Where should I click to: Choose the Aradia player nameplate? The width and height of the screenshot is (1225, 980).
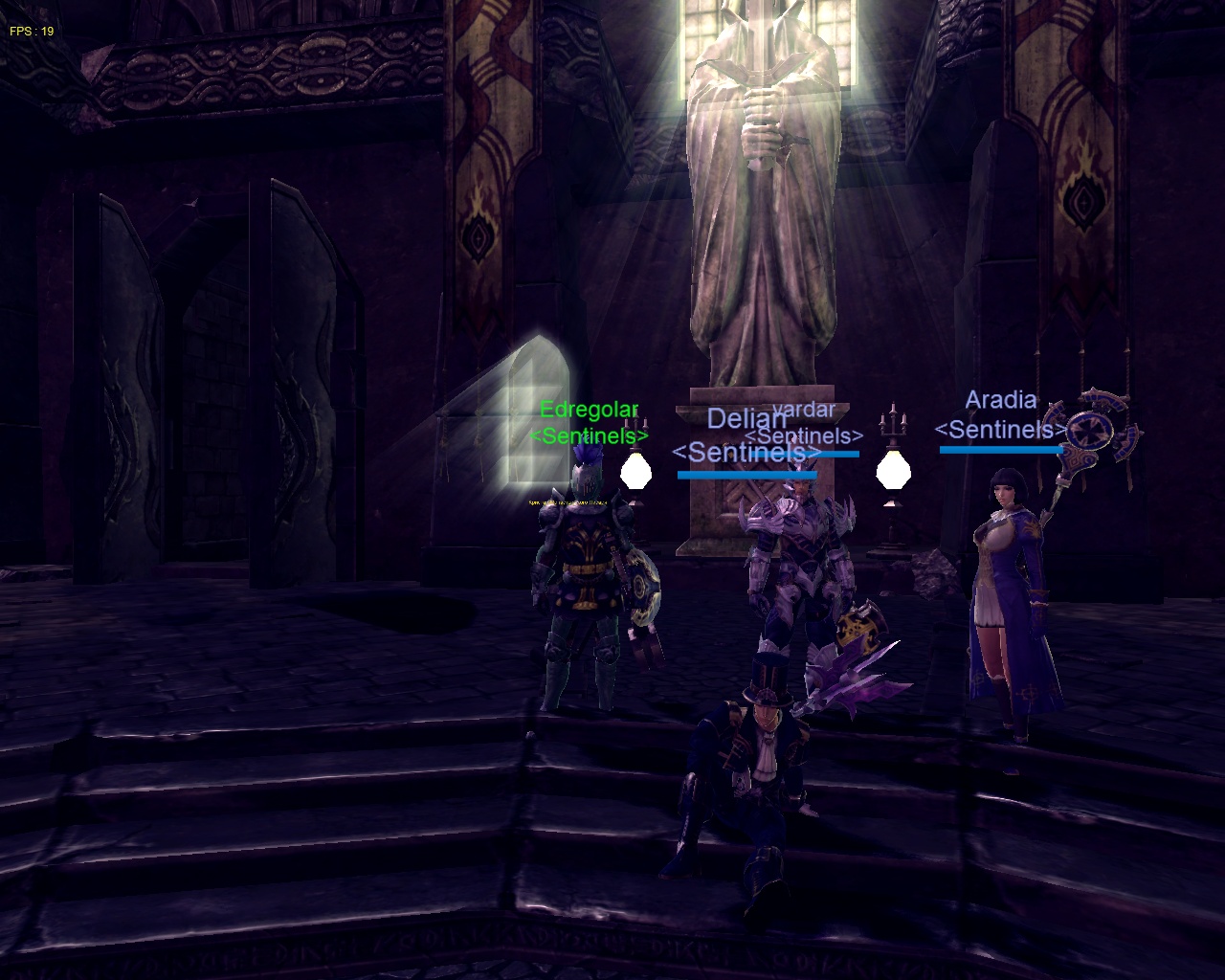coord(1001,400)
